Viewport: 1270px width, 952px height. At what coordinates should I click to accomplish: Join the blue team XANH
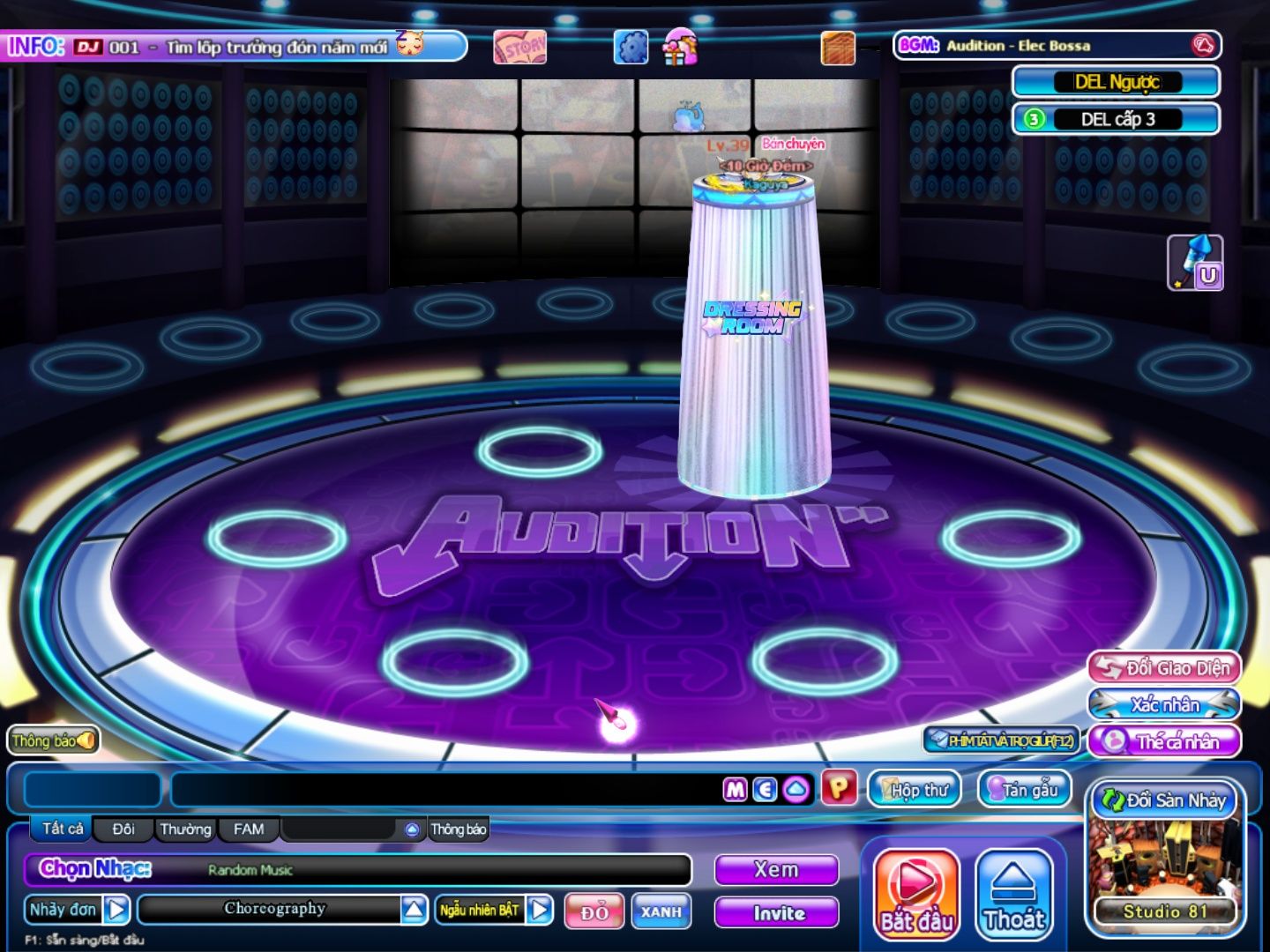(x=661, y=911)
